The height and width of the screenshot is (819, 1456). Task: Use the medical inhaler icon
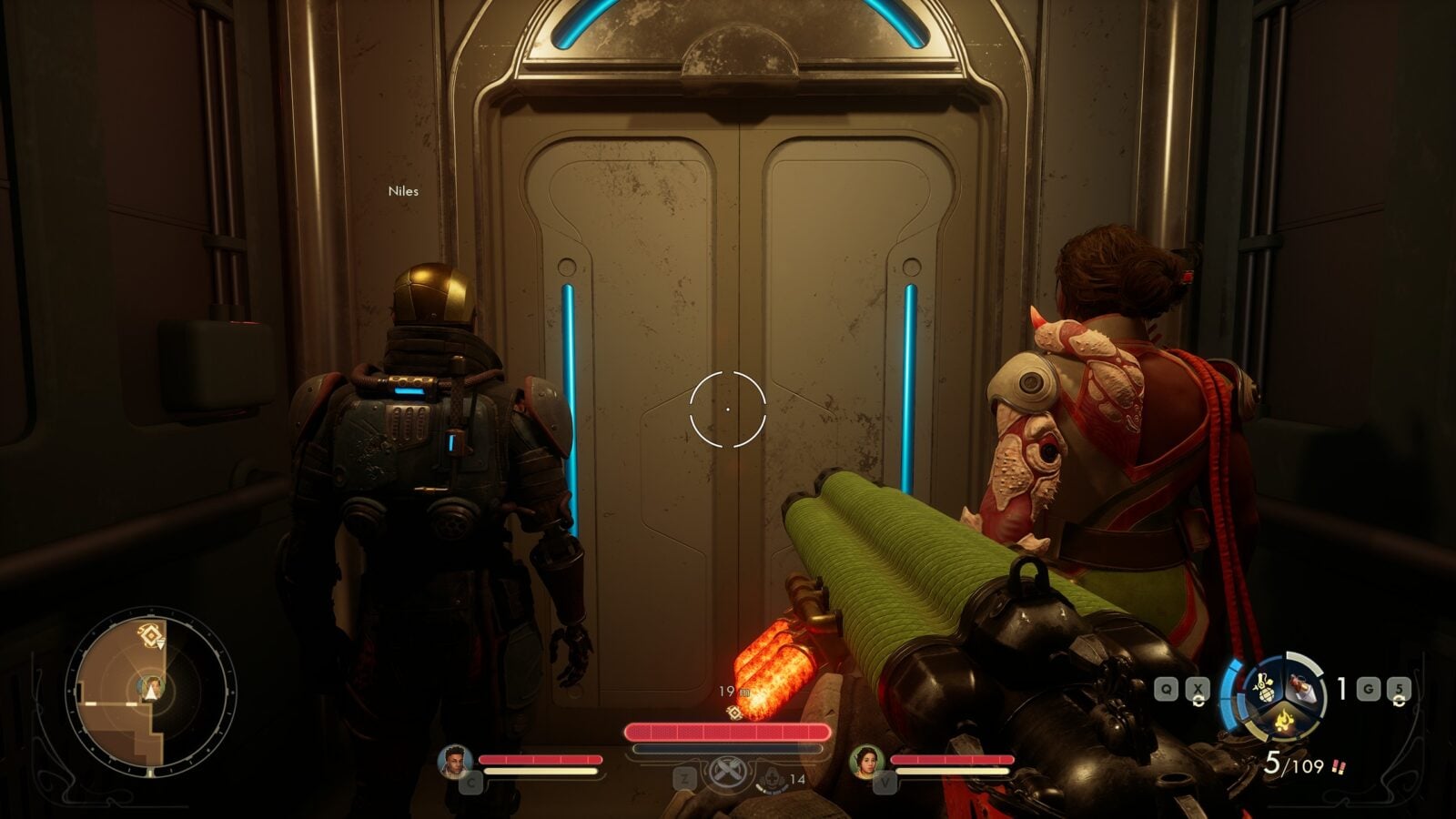[771, 781]
